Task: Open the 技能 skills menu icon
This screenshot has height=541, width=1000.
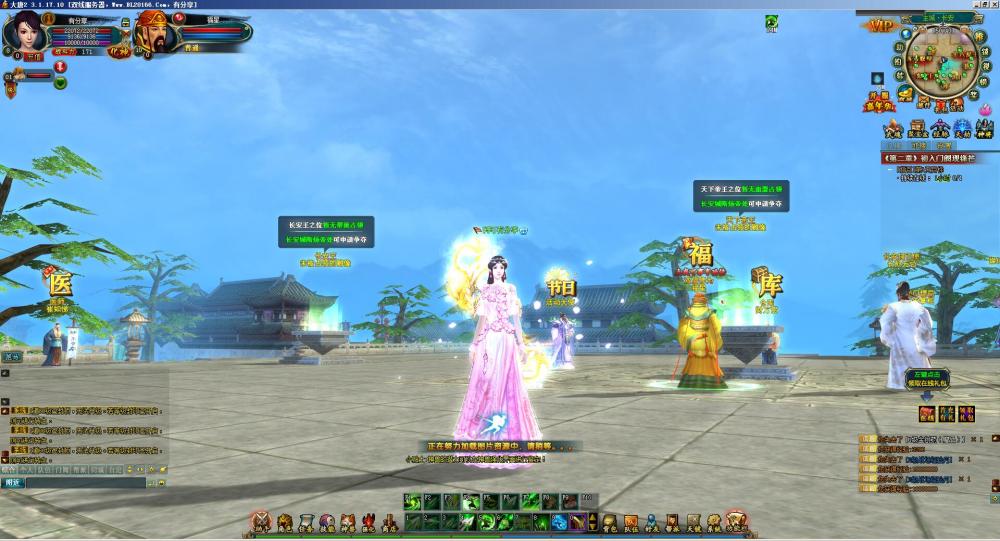Action: 327,523
